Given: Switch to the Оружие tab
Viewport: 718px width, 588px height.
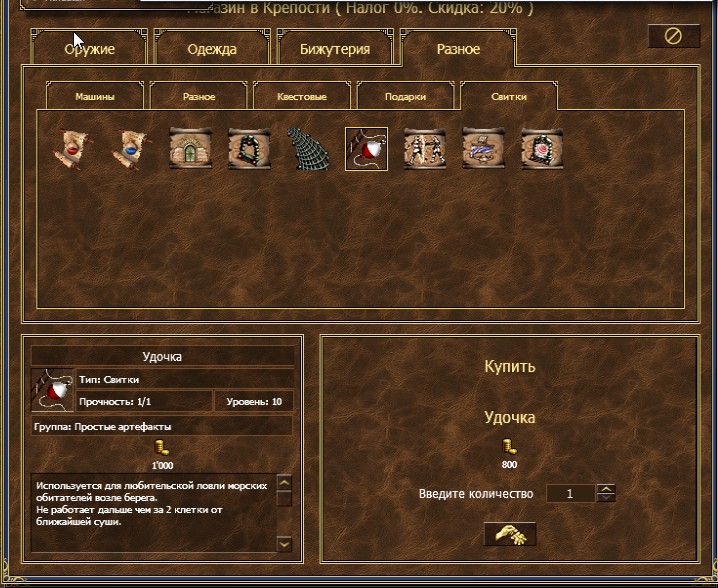Looking at the screenshot, I should coord(91,49).
